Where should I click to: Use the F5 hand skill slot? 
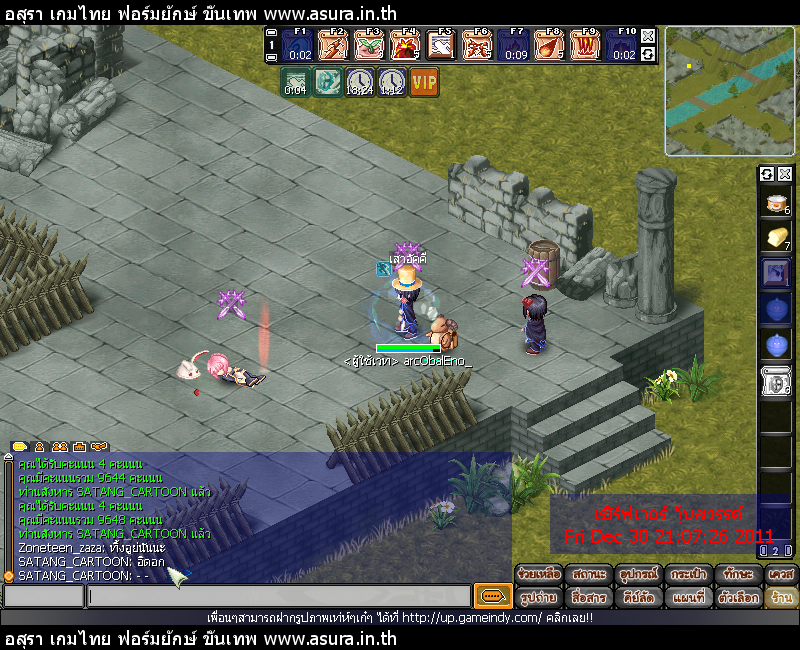click(441, 45)
